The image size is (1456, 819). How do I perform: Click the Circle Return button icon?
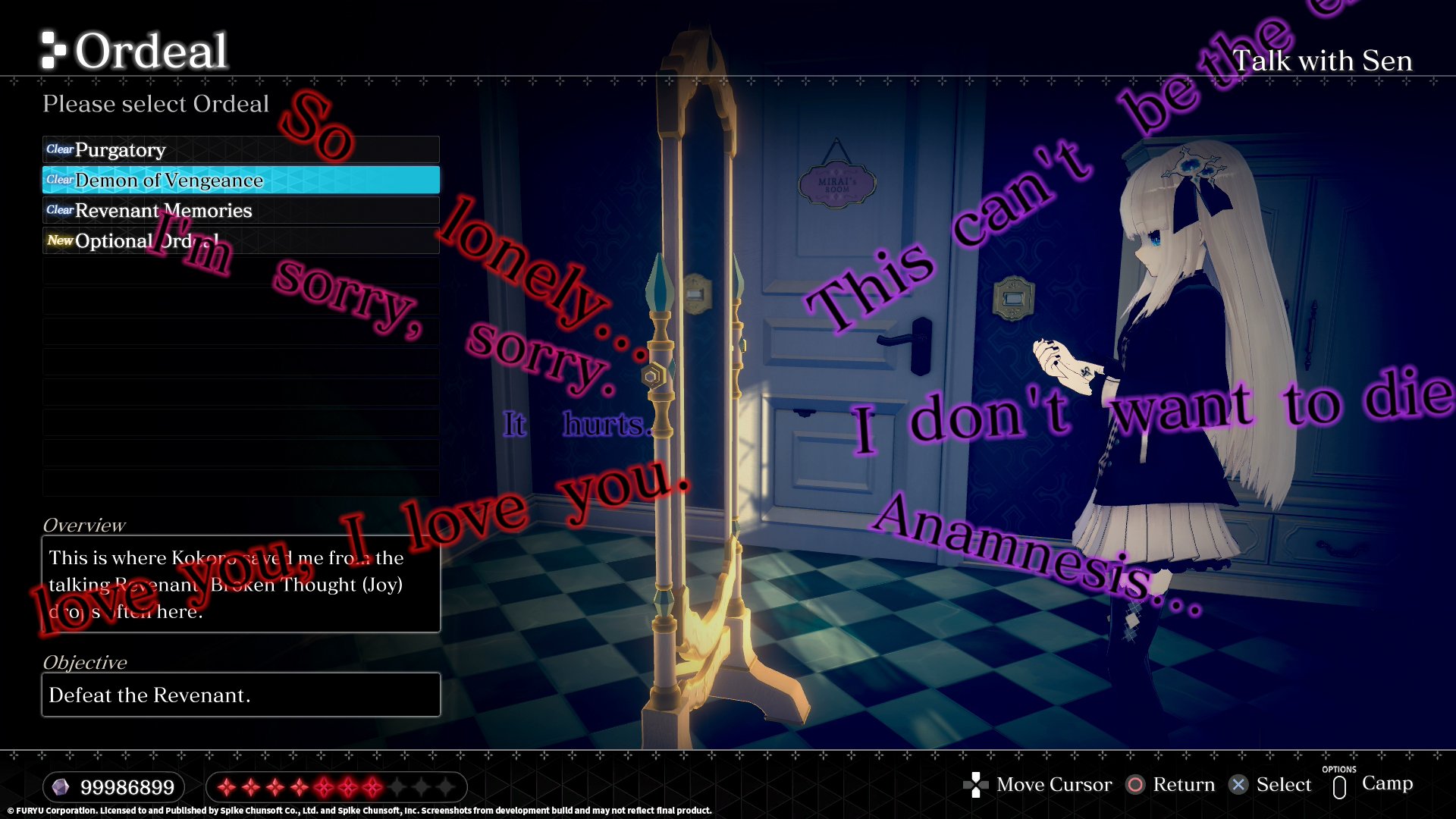1136,785
